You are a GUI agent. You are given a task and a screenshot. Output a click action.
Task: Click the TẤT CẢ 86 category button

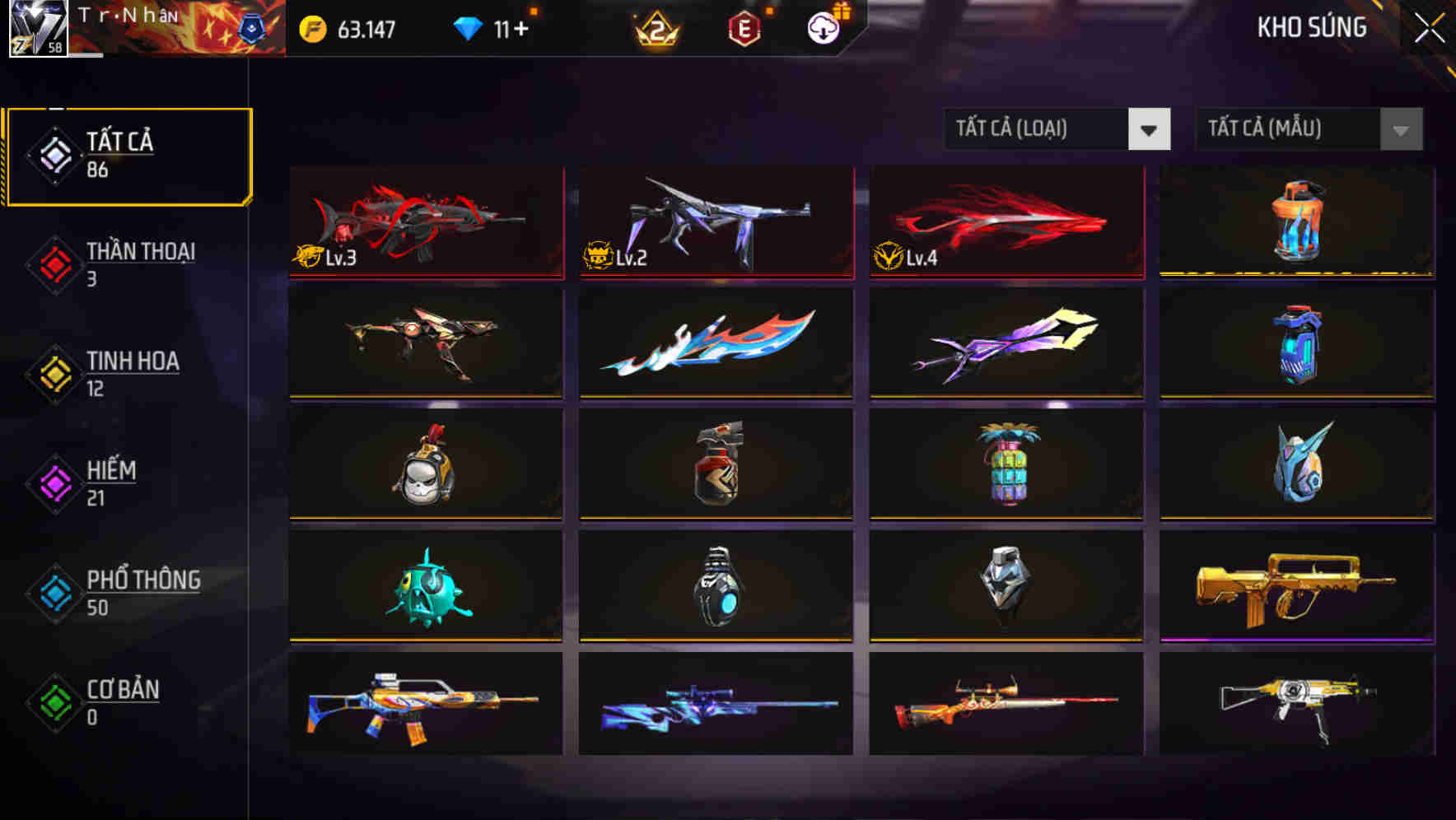(128, 155)
